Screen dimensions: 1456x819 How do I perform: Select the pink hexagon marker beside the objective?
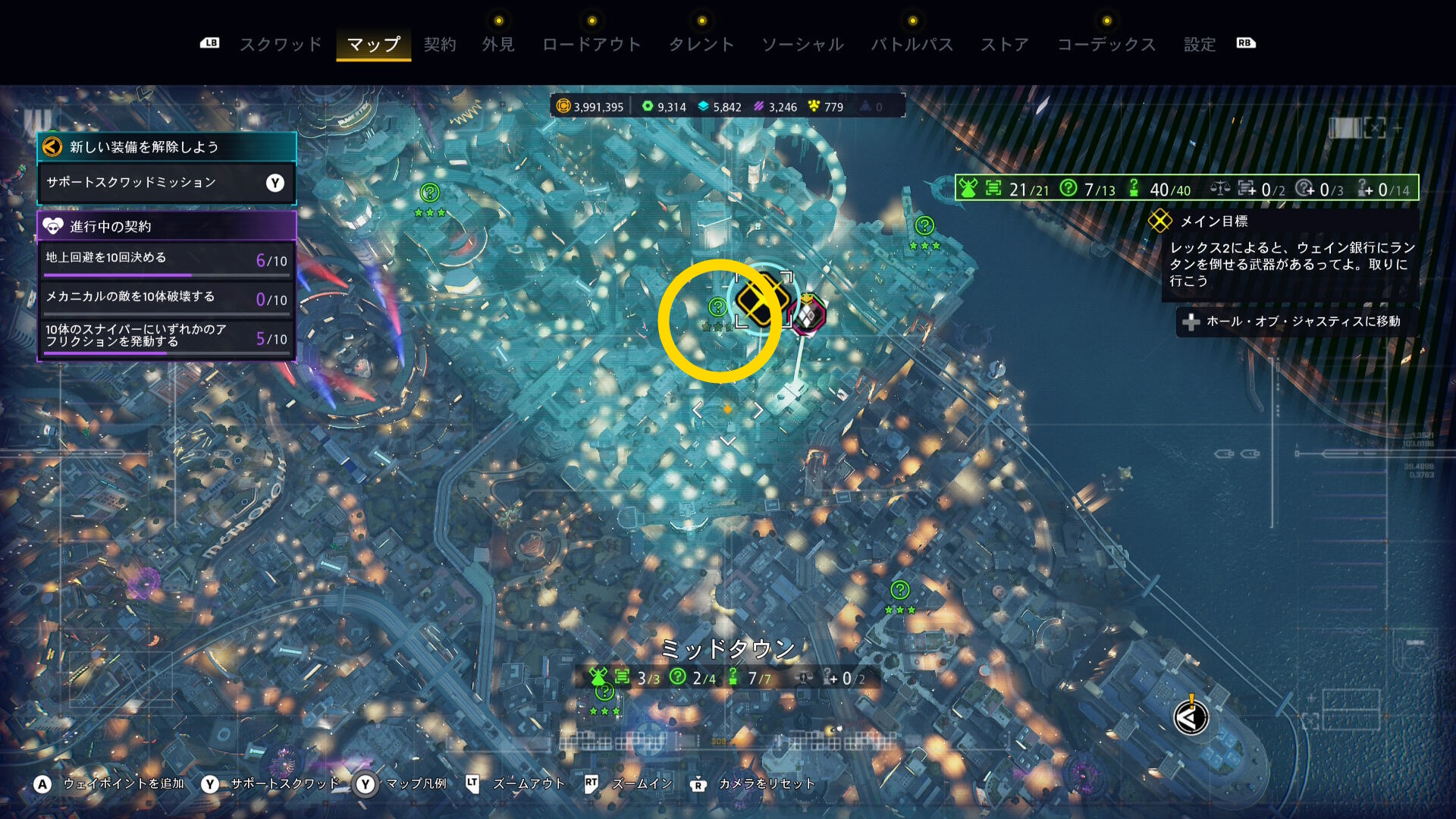pyautogui.click(x=808, y=314)
